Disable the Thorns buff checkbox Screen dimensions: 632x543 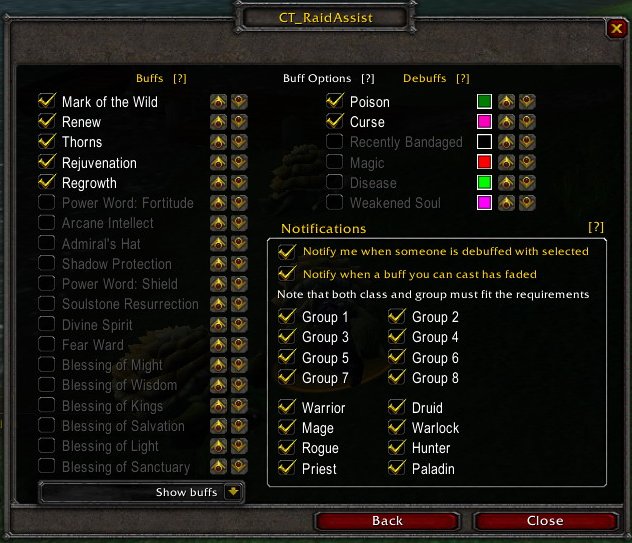(46, 142)
